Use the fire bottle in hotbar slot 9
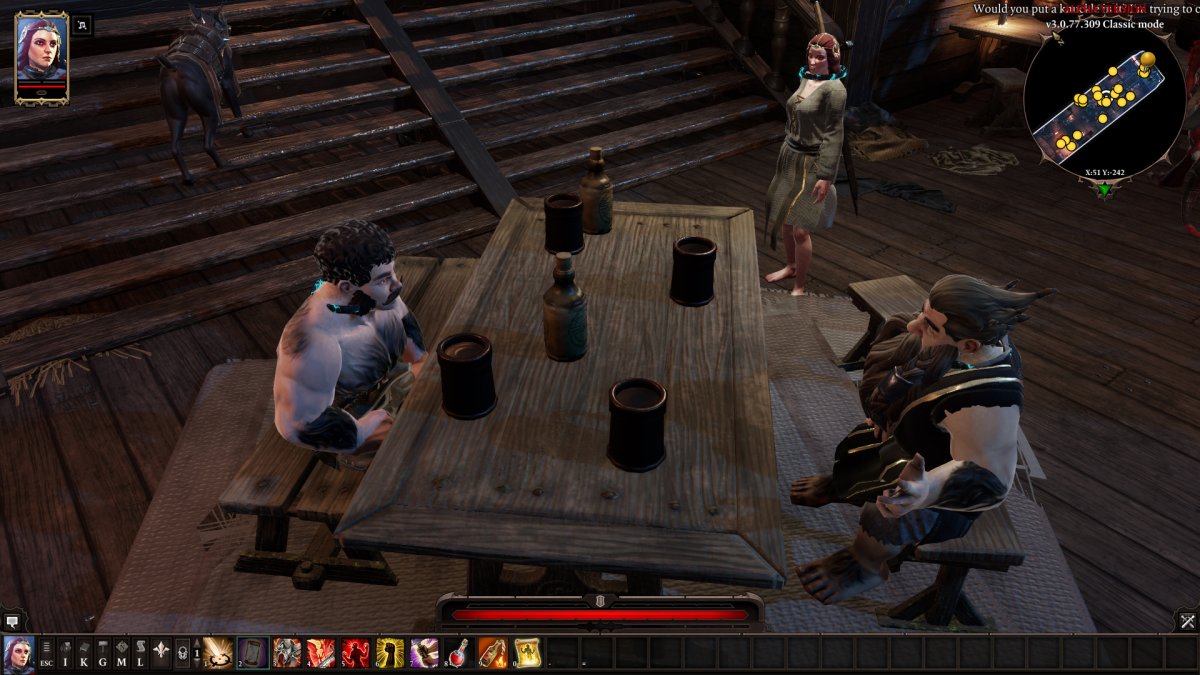Viewport: 1200px width, 675px height. 493,653
